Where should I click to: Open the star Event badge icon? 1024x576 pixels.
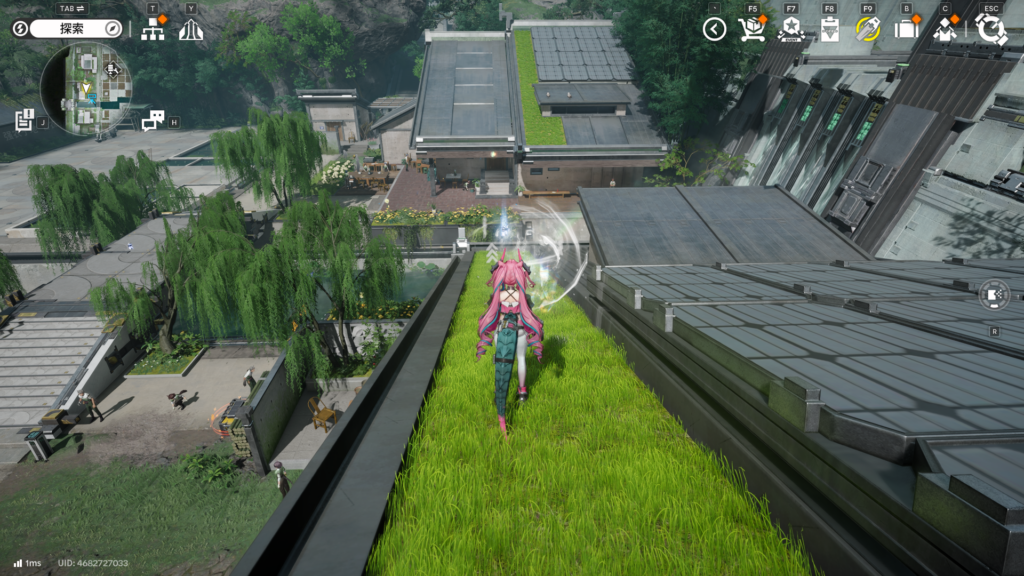[791, 29]
